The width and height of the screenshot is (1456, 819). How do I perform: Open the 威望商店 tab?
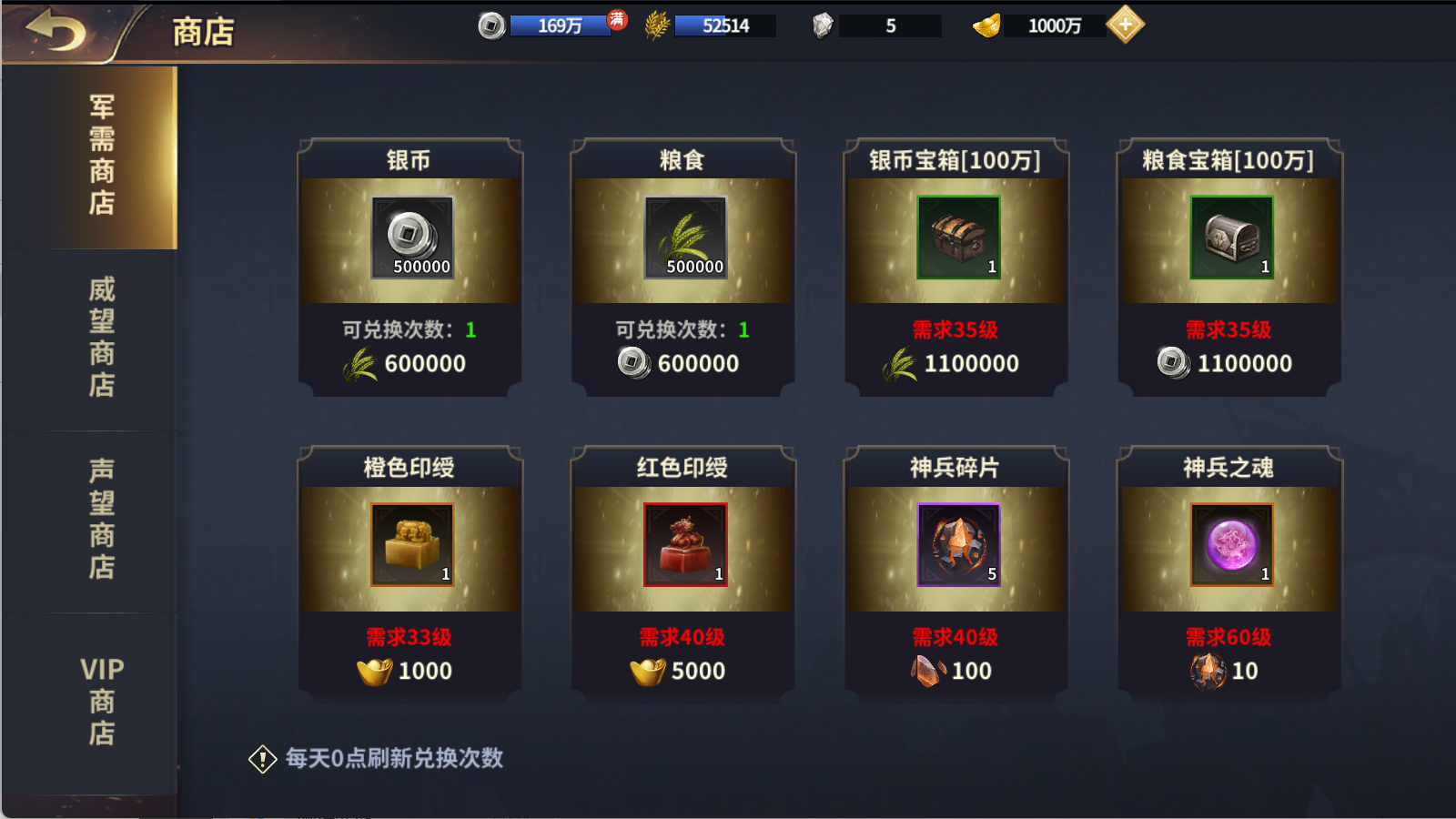101,338
